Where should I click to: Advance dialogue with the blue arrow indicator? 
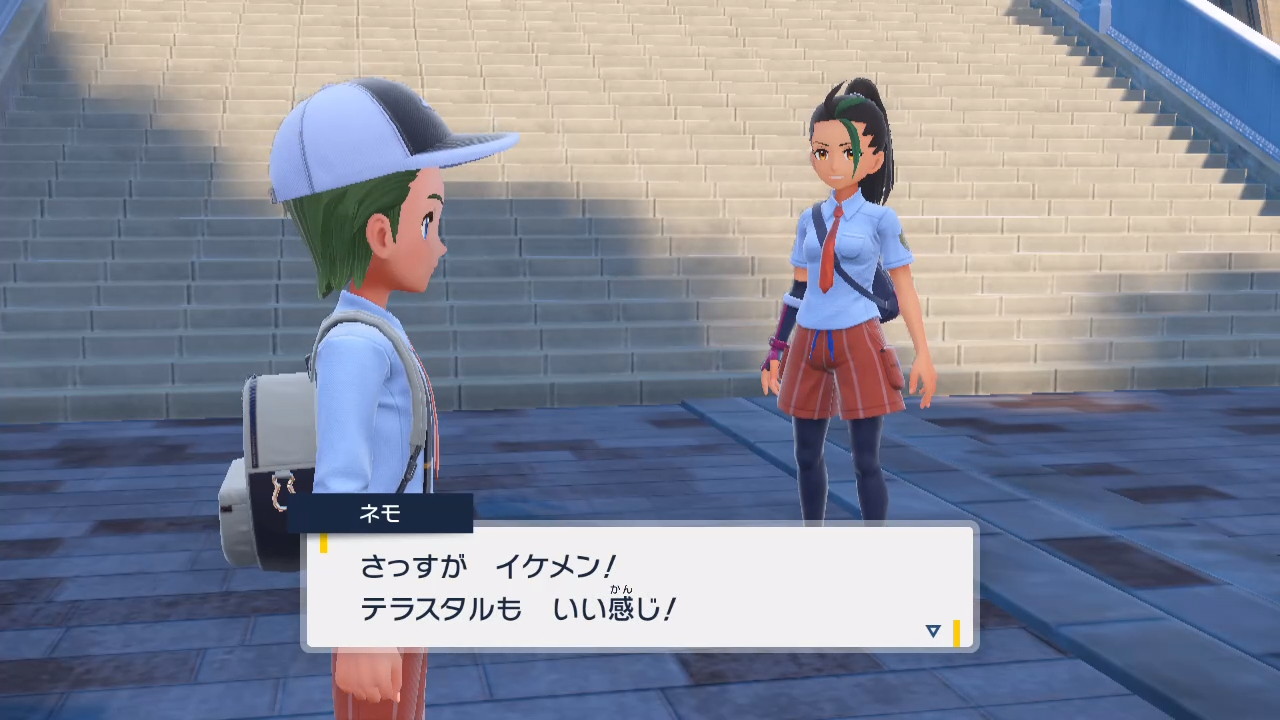[x=933, y=631]
